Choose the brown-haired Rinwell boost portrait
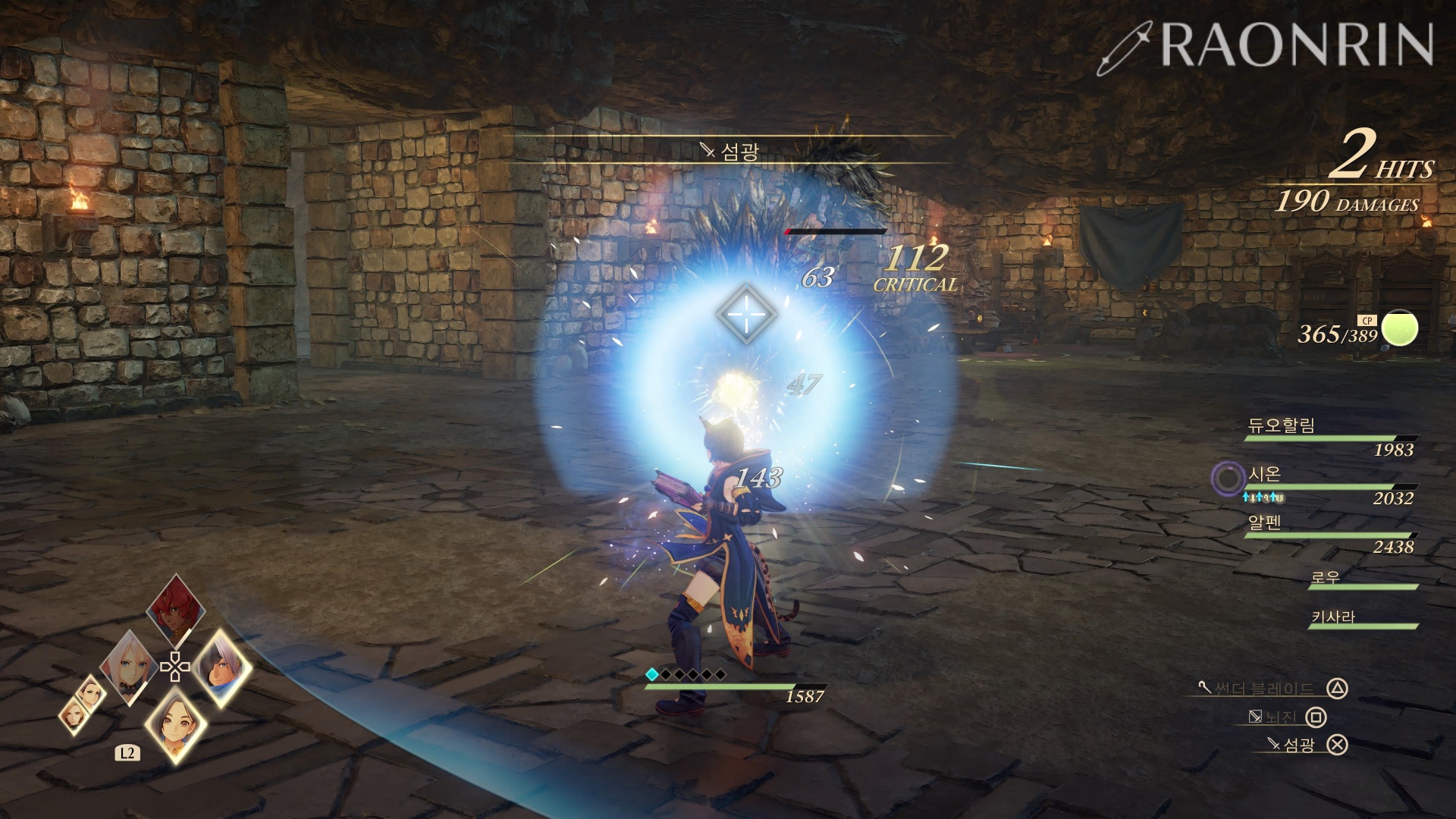The image size is (1456, 819). coord(176,724)
